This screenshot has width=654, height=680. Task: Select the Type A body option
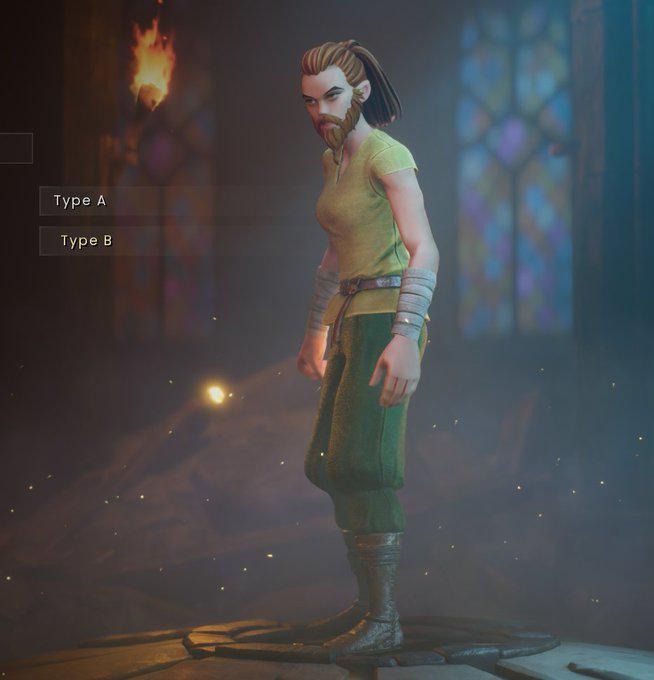pos(80,201)
